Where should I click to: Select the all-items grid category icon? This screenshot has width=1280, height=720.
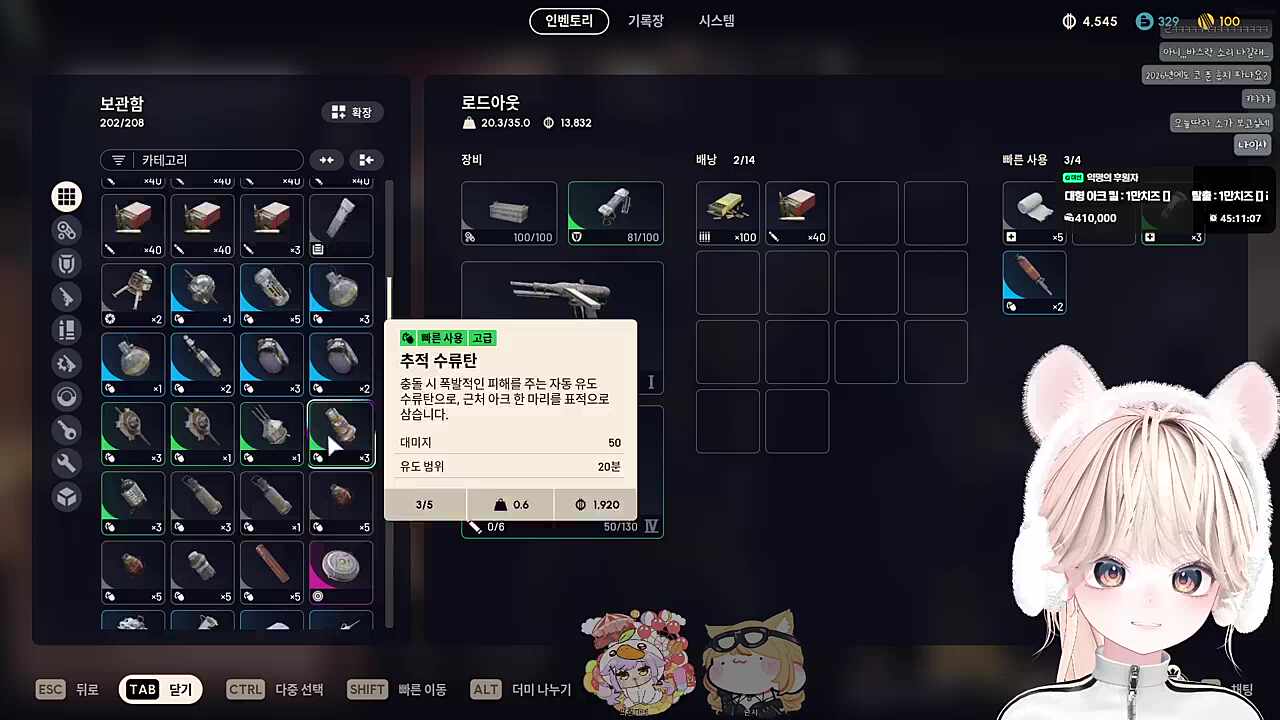tap(66, 196)
